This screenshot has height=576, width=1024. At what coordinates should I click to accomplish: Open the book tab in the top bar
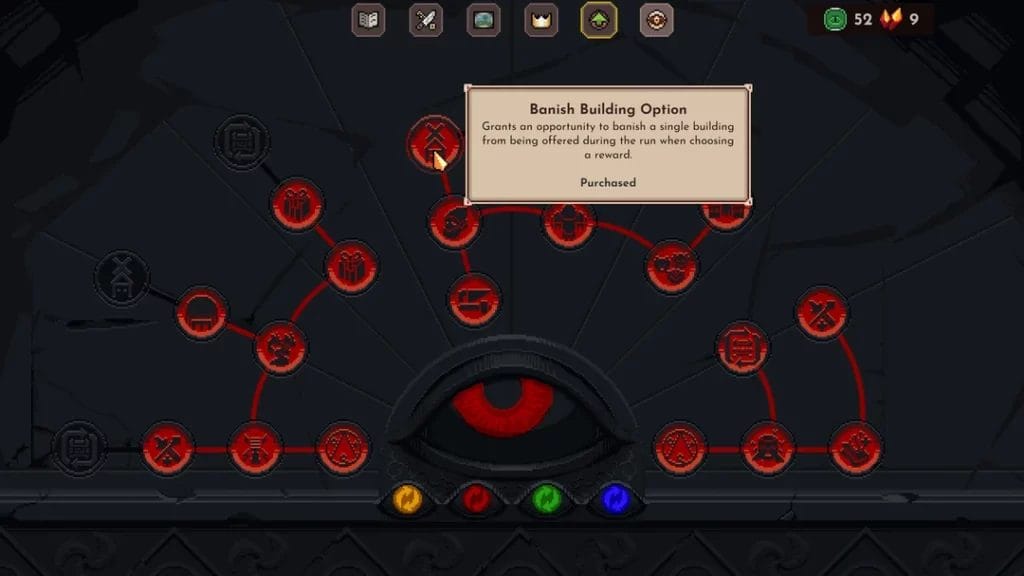coord(369,20)
